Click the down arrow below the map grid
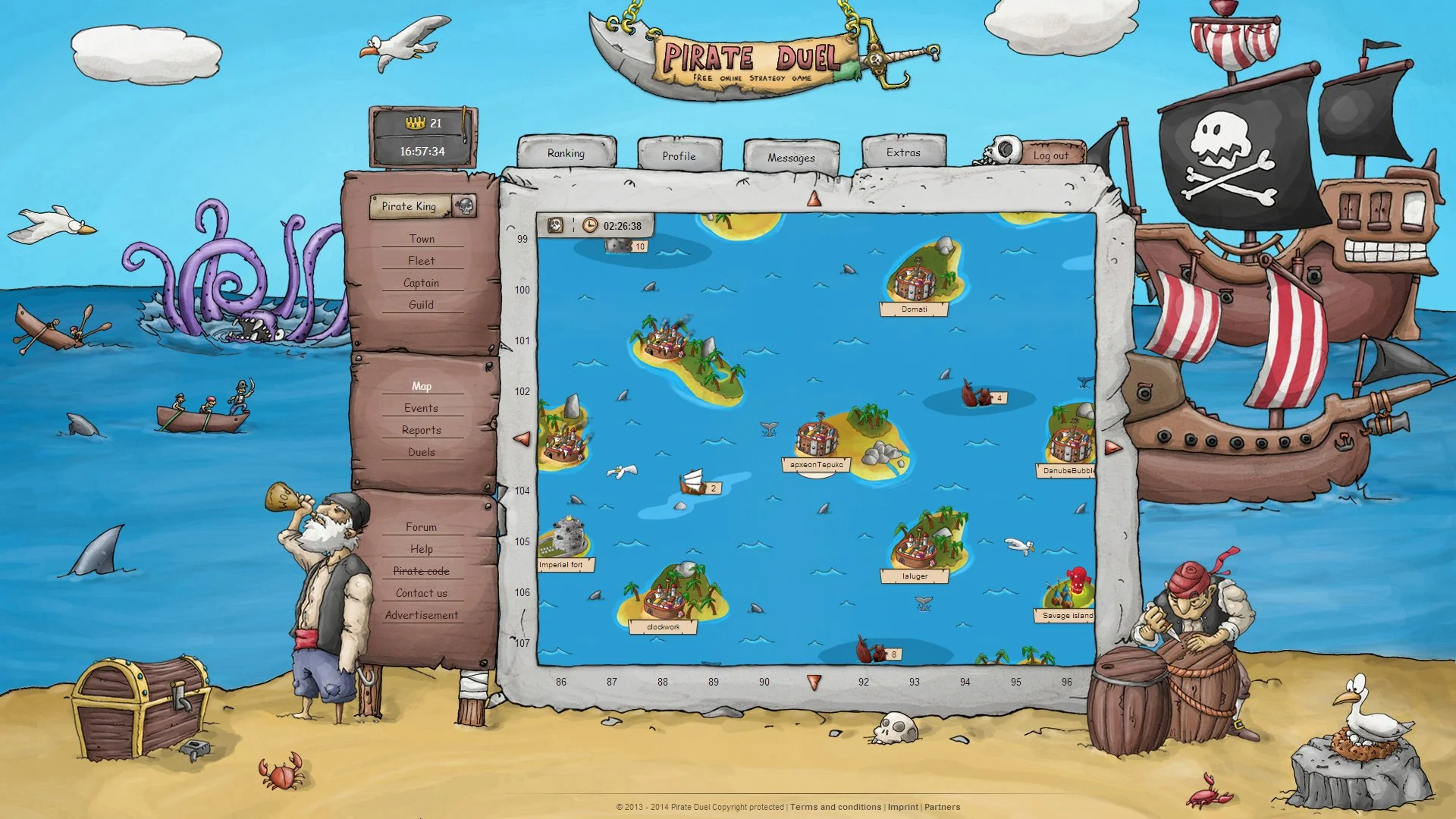The image size is (1456, 819). click(x=815, y=682)
